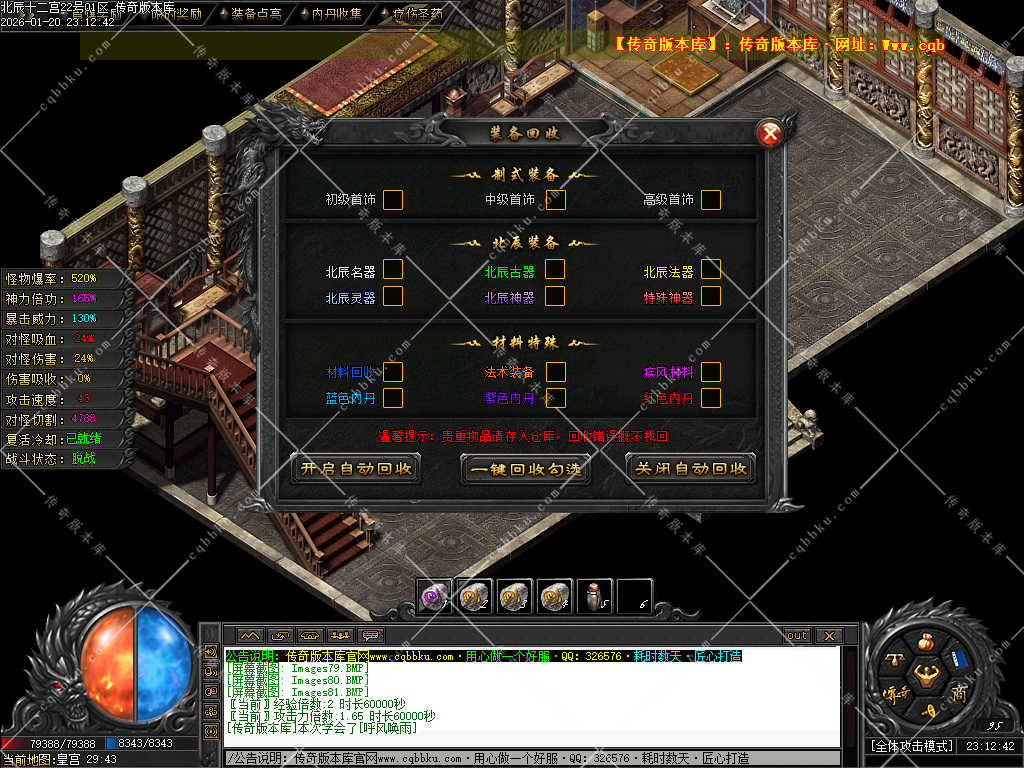Use the purple scroll in hotbar slot 1

coord(434,597)
